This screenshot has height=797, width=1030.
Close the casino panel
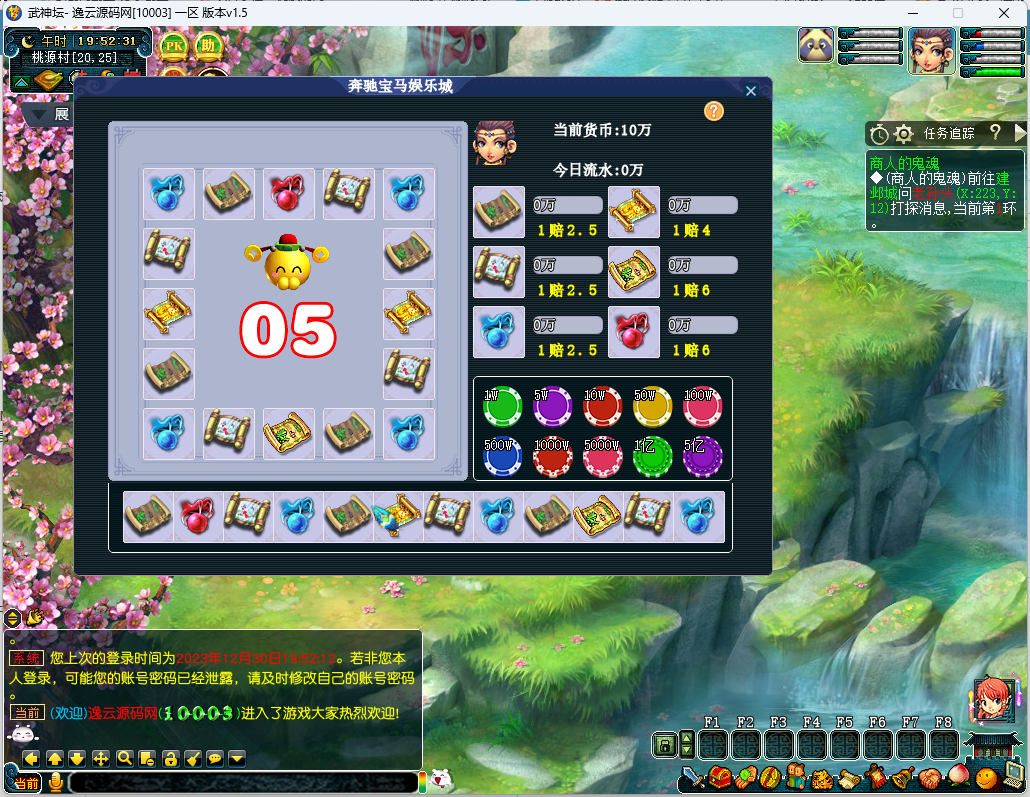(x=751, y=91)
